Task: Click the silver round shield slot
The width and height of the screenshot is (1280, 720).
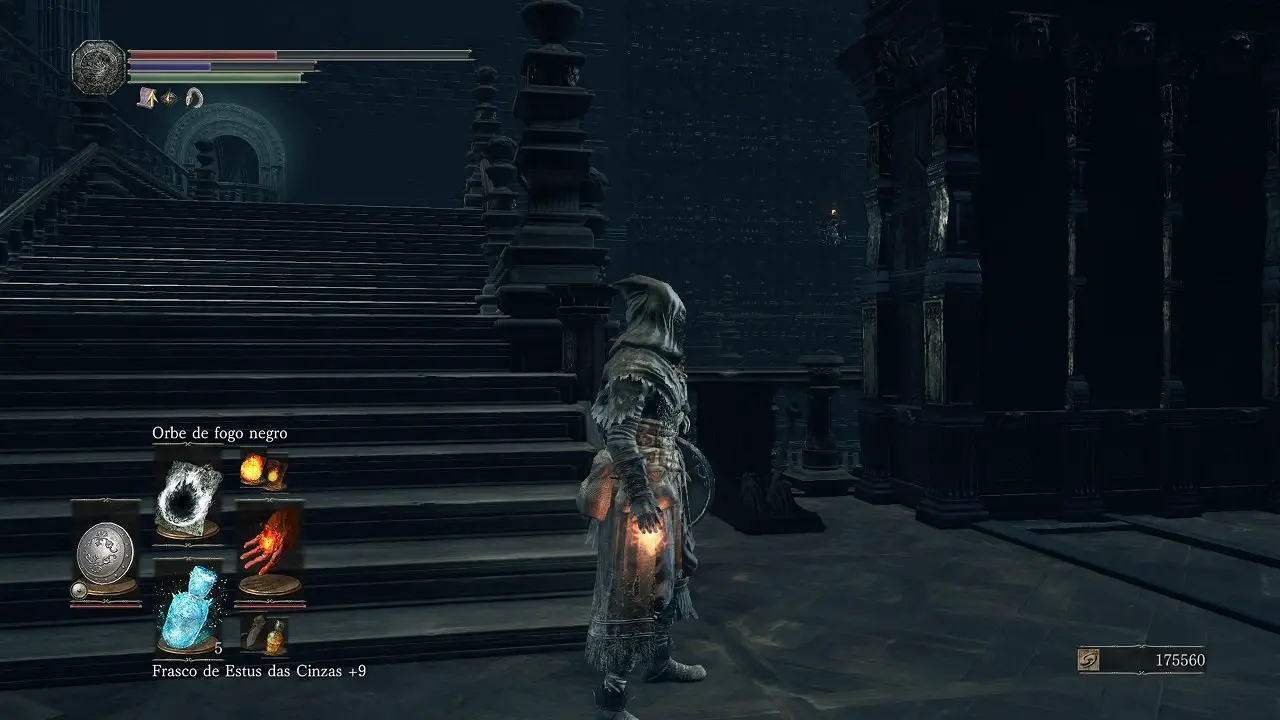Action: (x=105, y=551)
